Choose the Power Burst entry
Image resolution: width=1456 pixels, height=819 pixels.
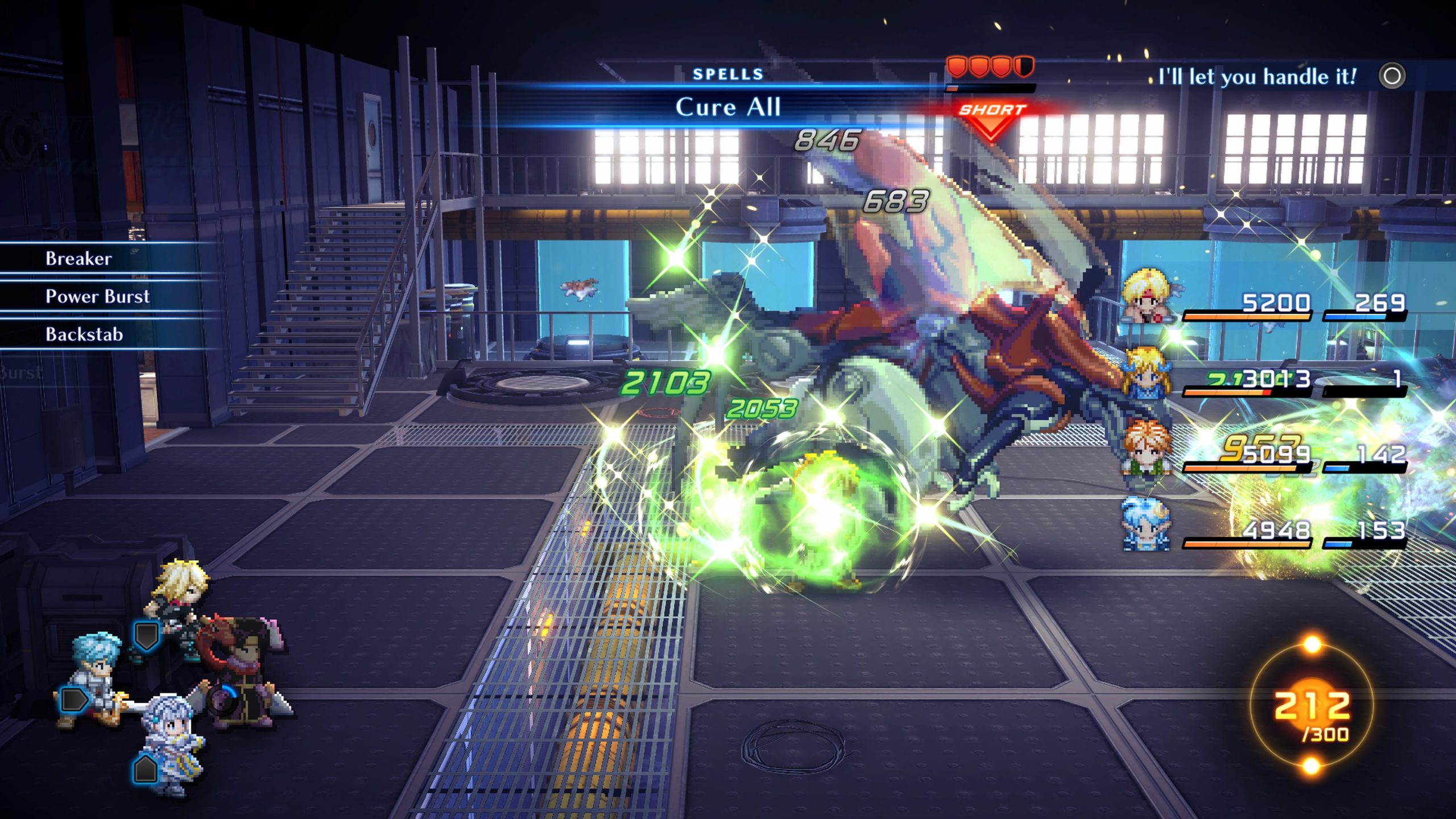point(97,296)
